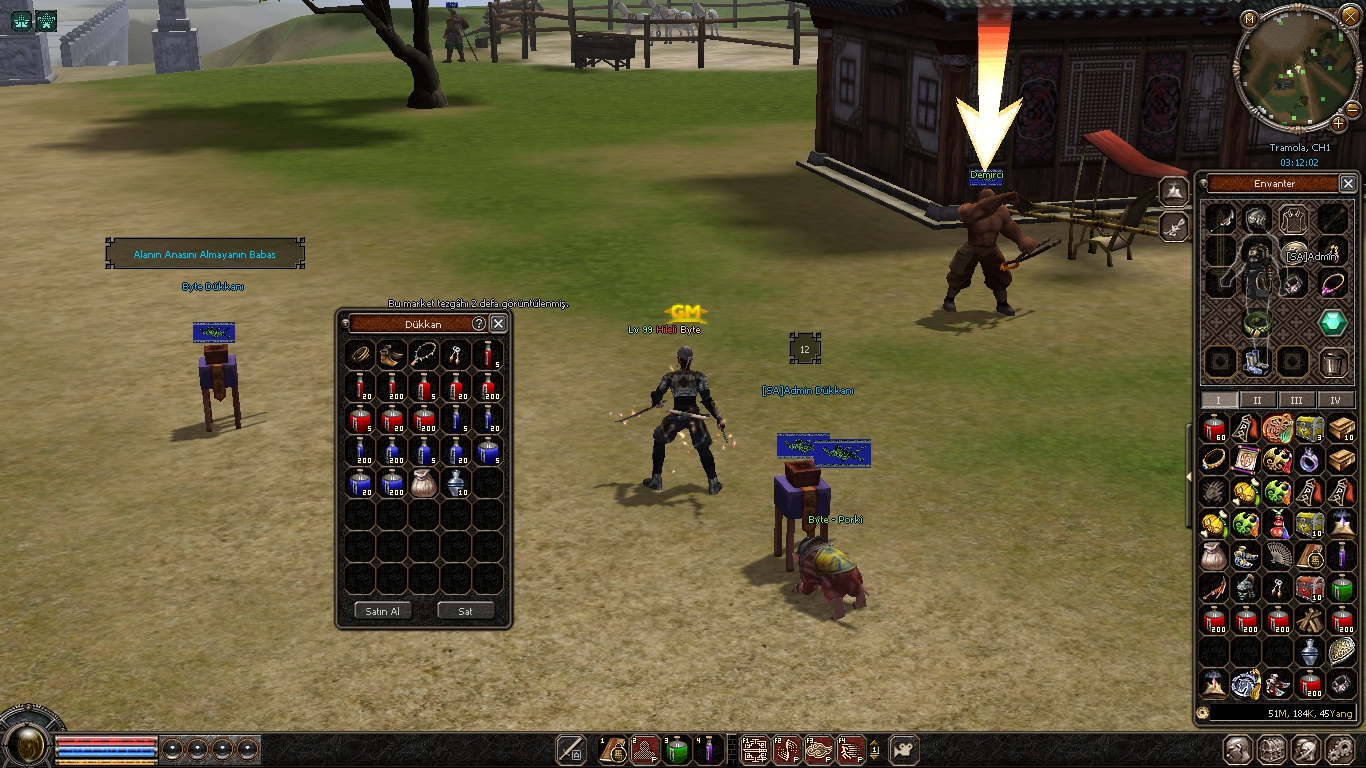
Task: Open the Dükkan help question mark
Action: pos(479,324)
